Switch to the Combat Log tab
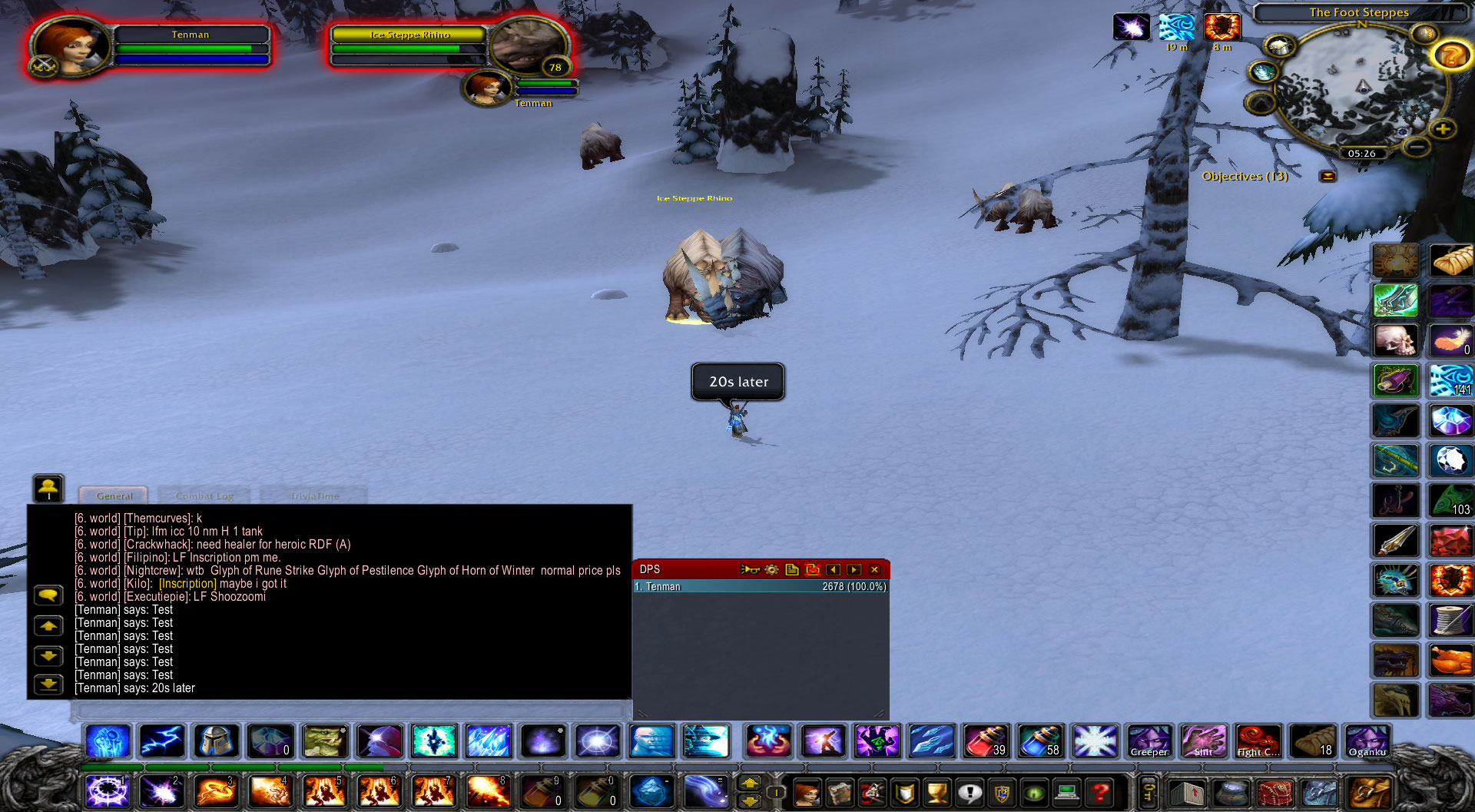This screenshot has height=812, width=1475. point(204,495)
